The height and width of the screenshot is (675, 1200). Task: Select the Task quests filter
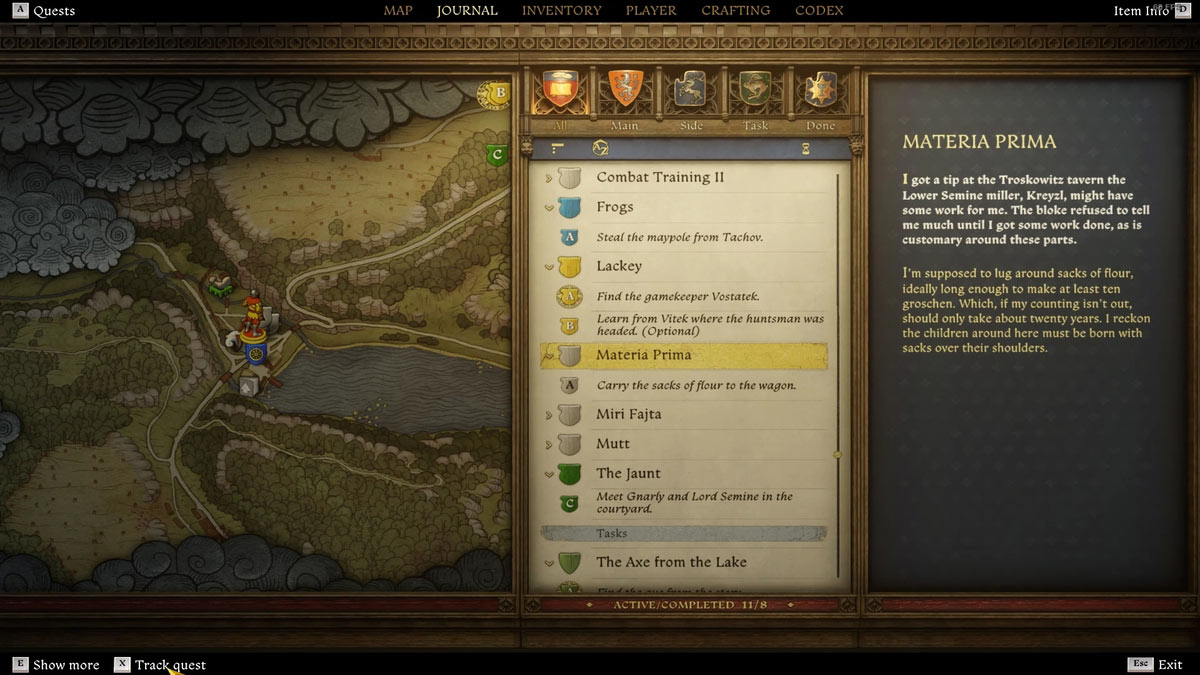point(755,92)
